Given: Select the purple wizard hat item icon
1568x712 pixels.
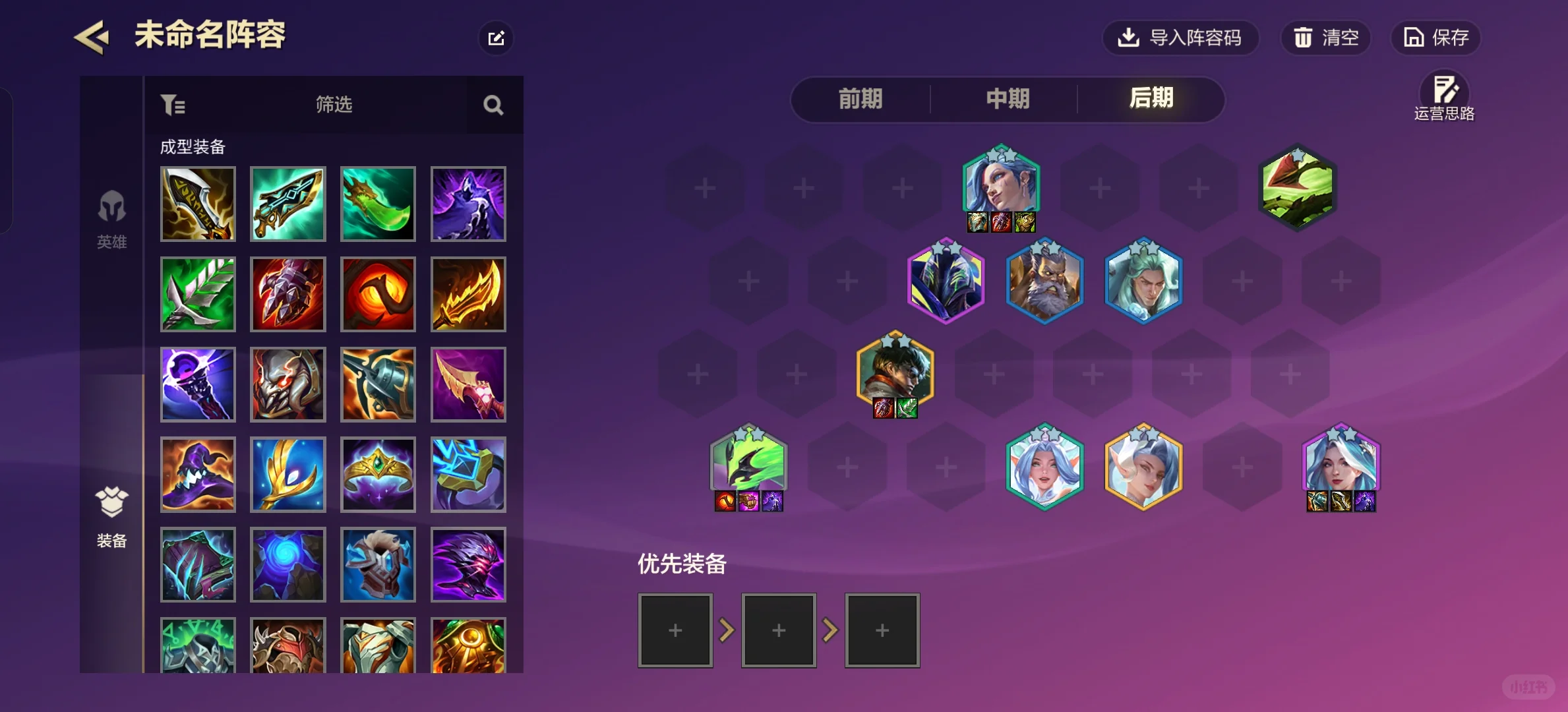Looking at the screenshot, I should coord(198,474).
